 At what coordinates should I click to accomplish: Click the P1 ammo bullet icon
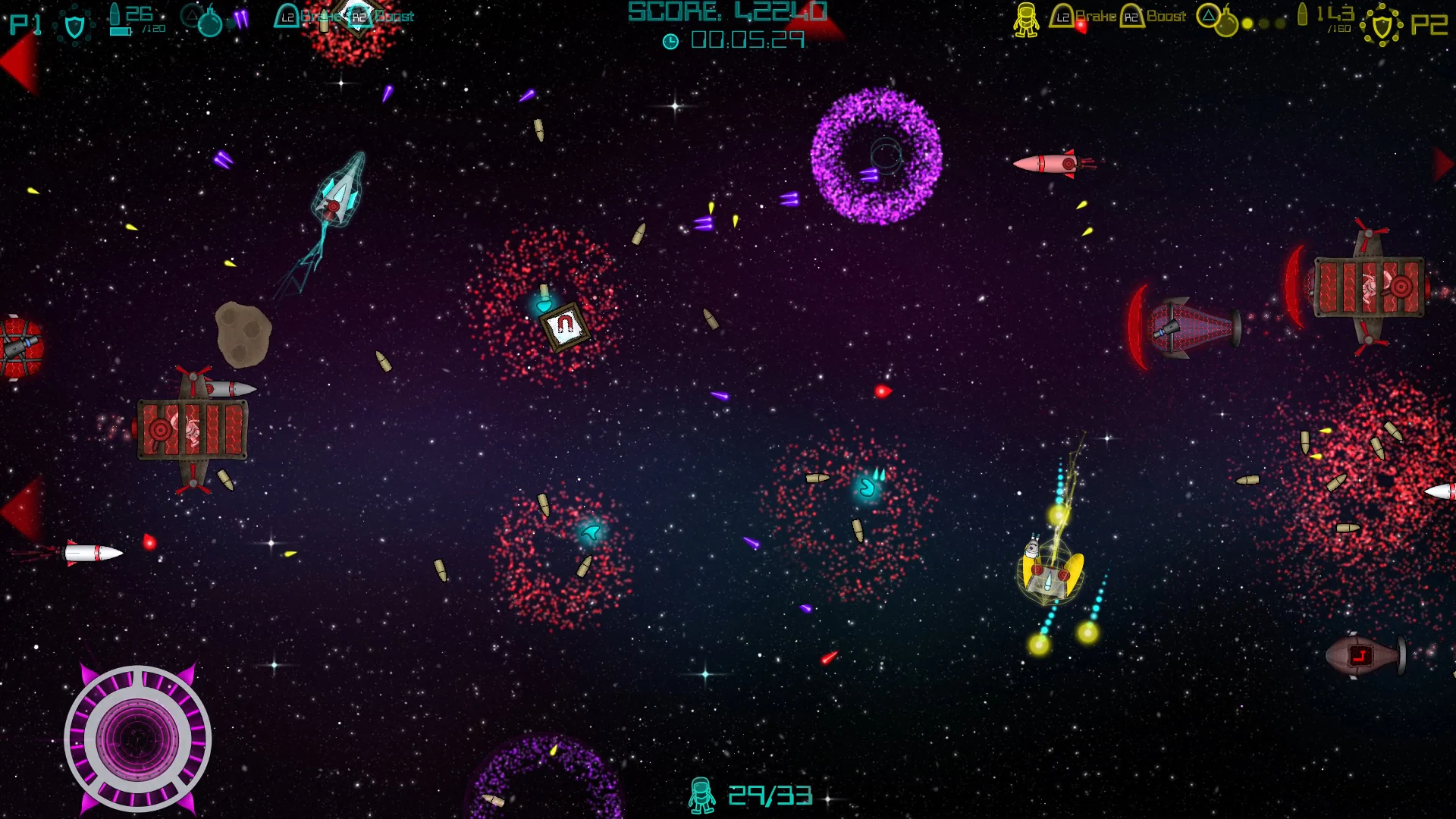click(x=115, y=17)
